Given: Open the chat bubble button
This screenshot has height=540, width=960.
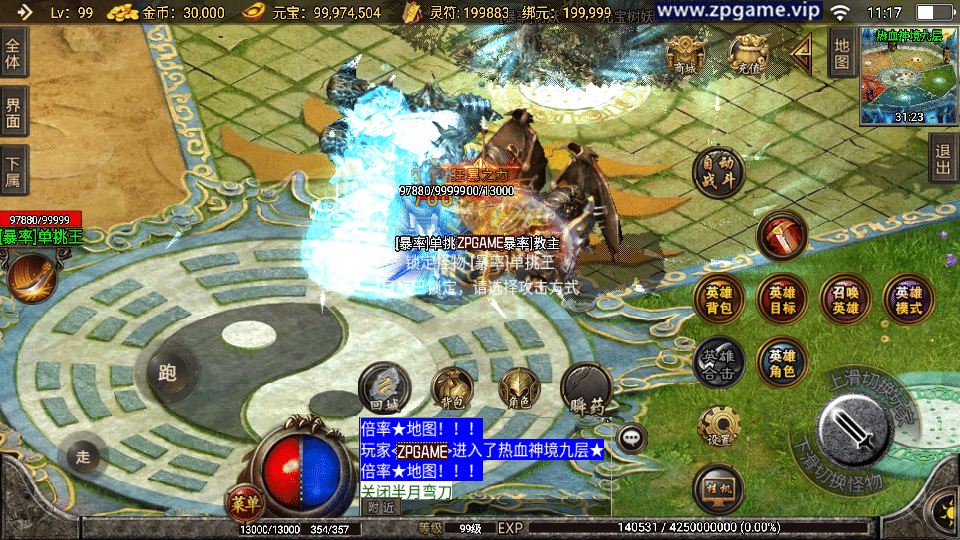Looking at the screenshot, I should pyautogui.click(x=631, y=437).
